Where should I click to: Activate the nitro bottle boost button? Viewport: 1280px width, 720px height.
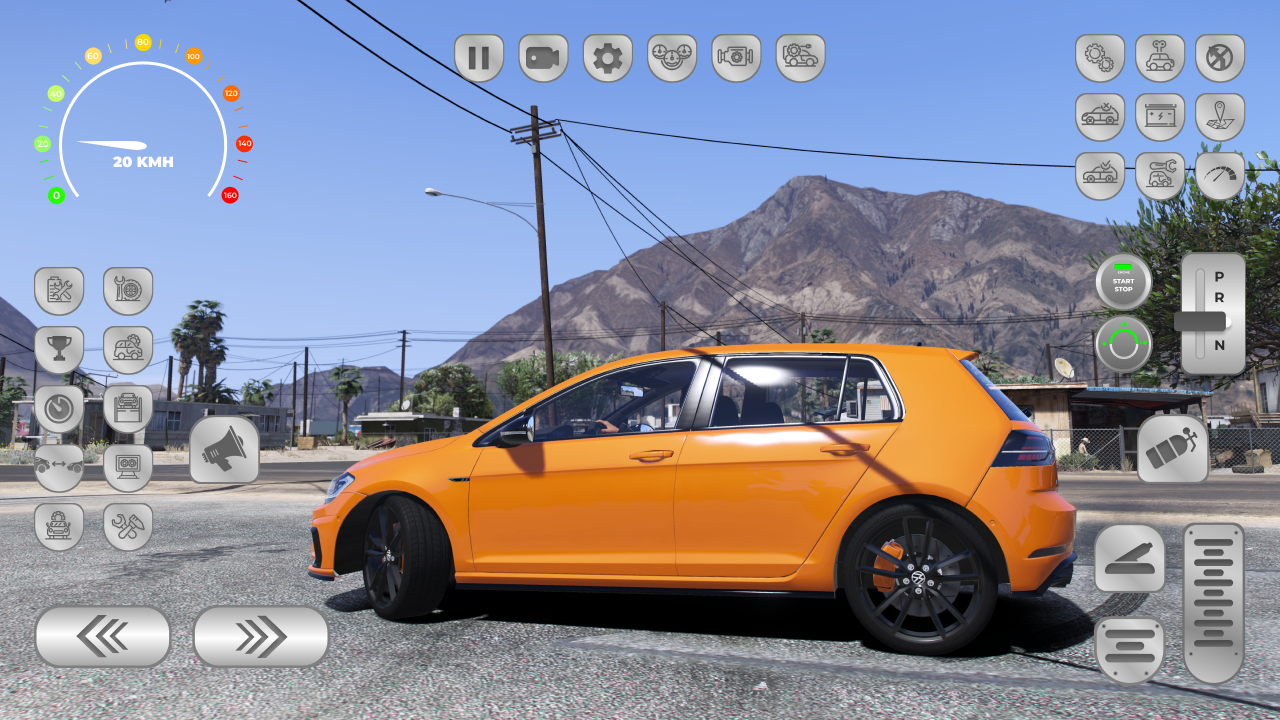coord(1173,449)
